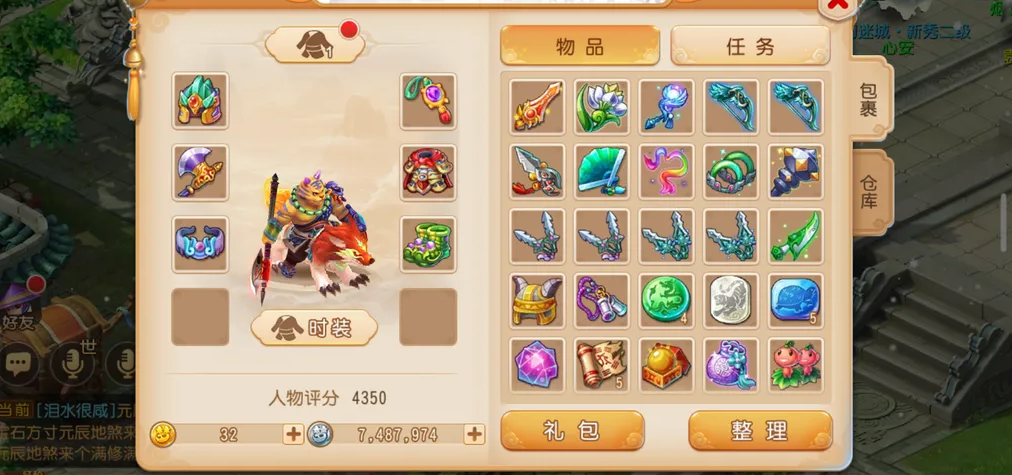This screenshot has height=475, width=1012.
Task: Select the equipped red armor slot
Action: click(x=428, y=173)
